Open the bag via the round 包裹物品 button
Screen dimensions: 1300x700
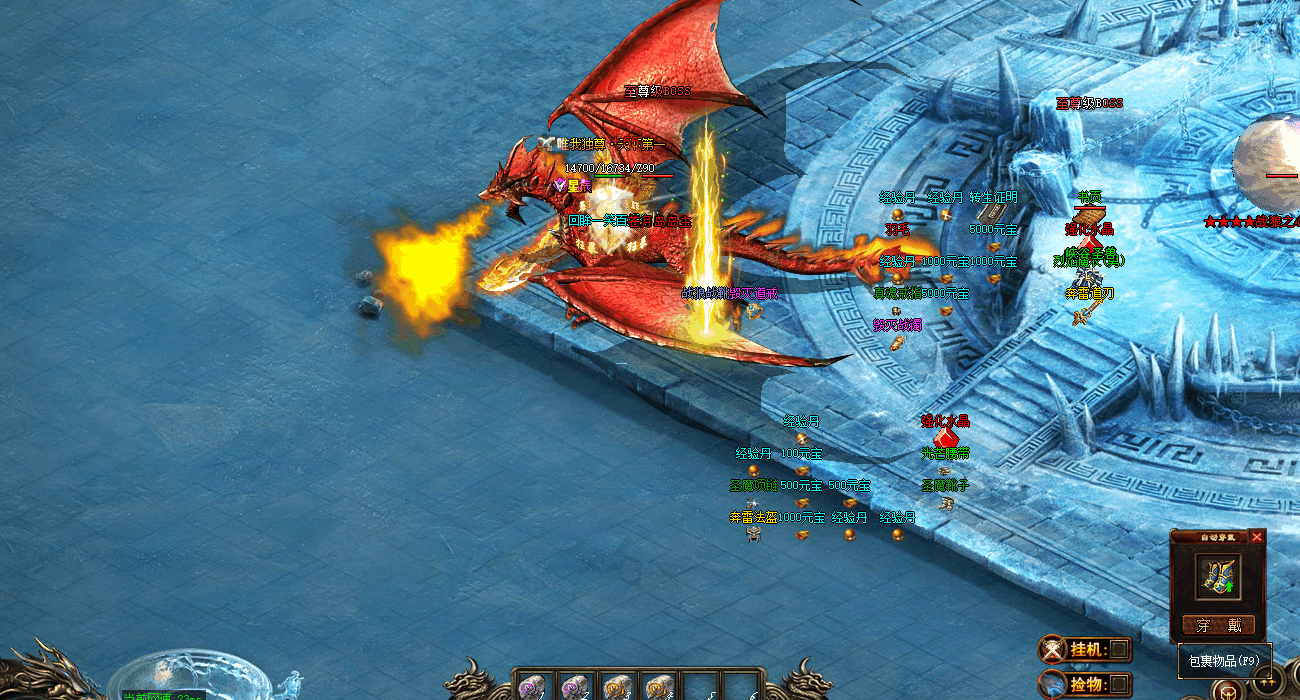click(x=1227, y=690)
